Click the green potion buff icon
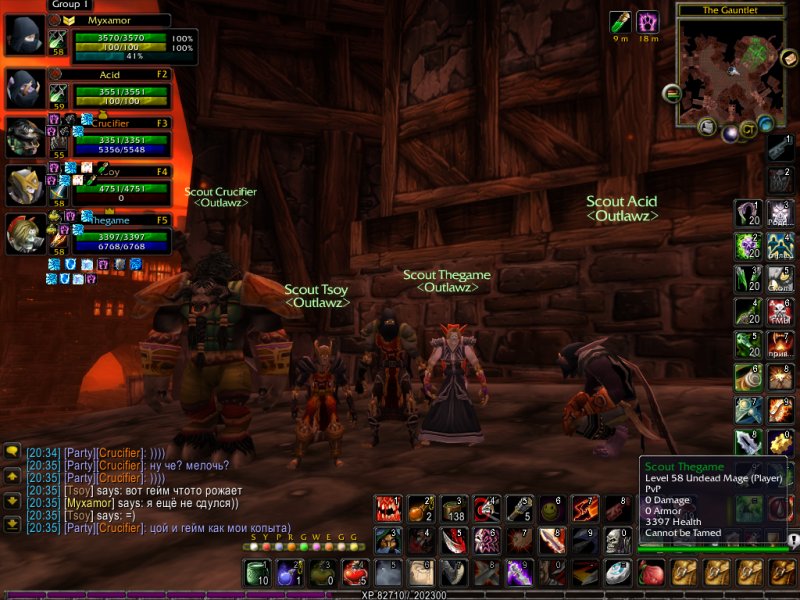 (621, 22)
